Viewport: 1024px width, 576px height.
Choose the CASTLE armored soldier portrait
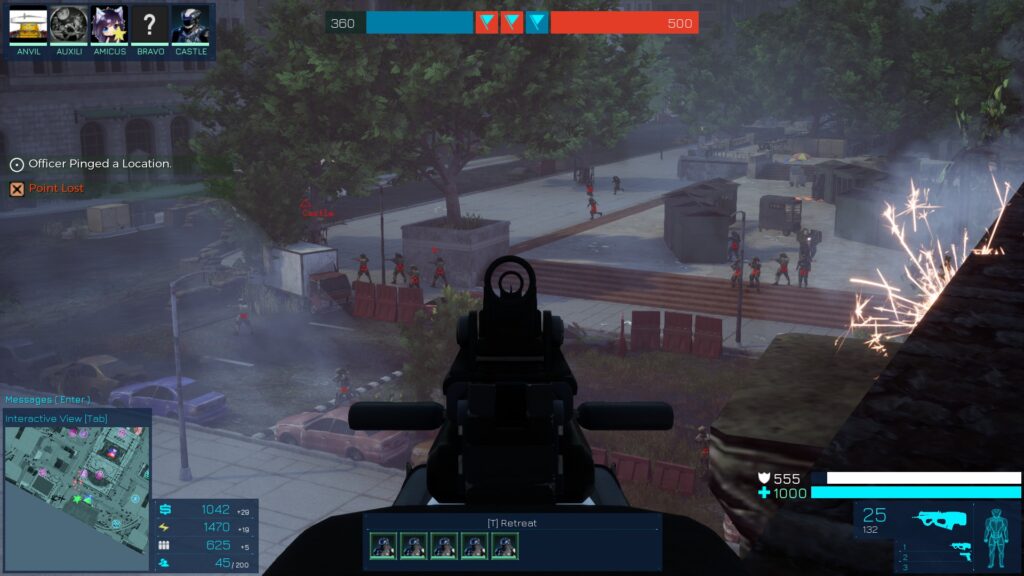point(190,25)
